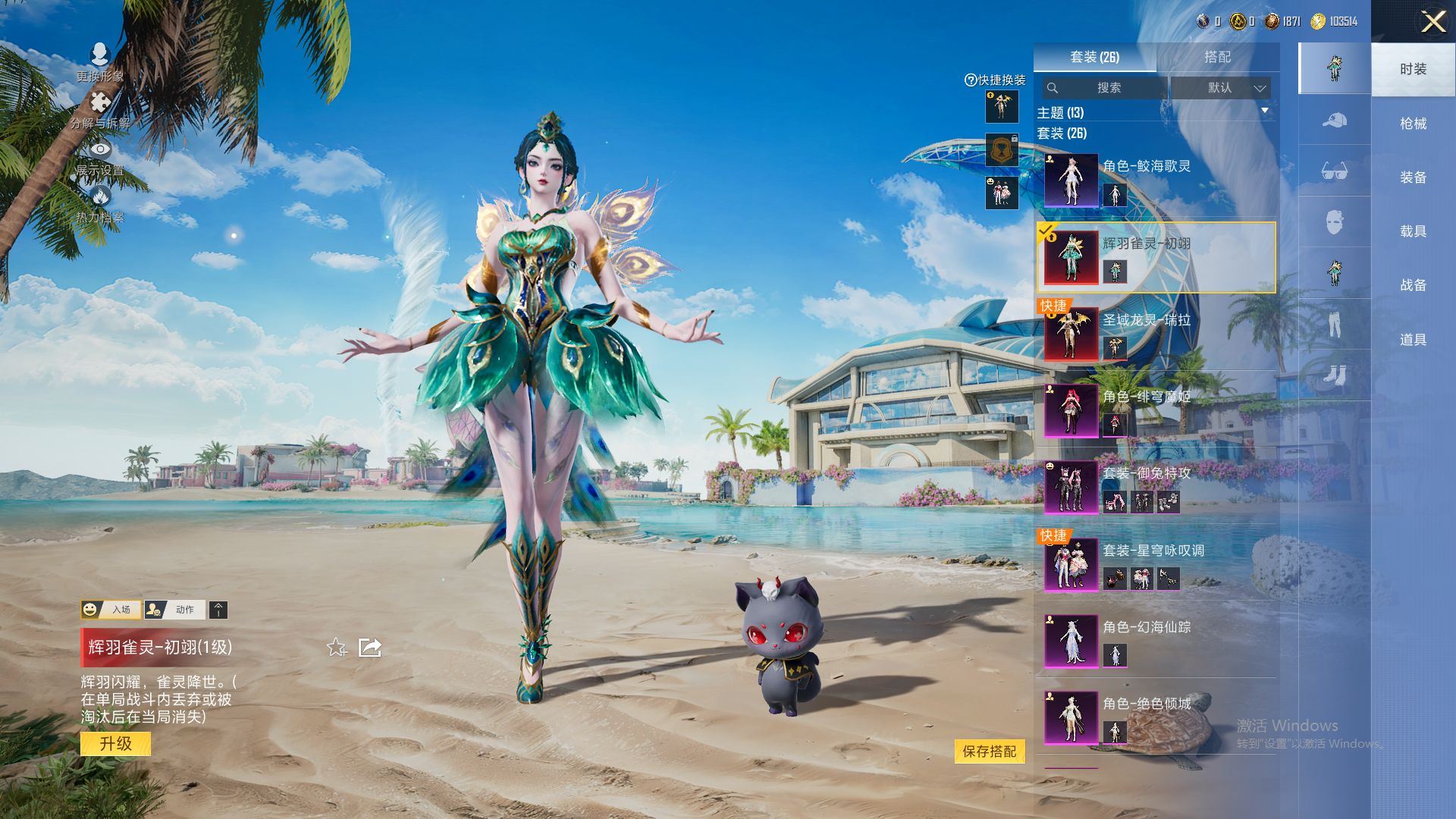The height and width of the screenshot is (819, 1456).
Task: Click the 升级 upgrade button
Action: tap(115, 744)
